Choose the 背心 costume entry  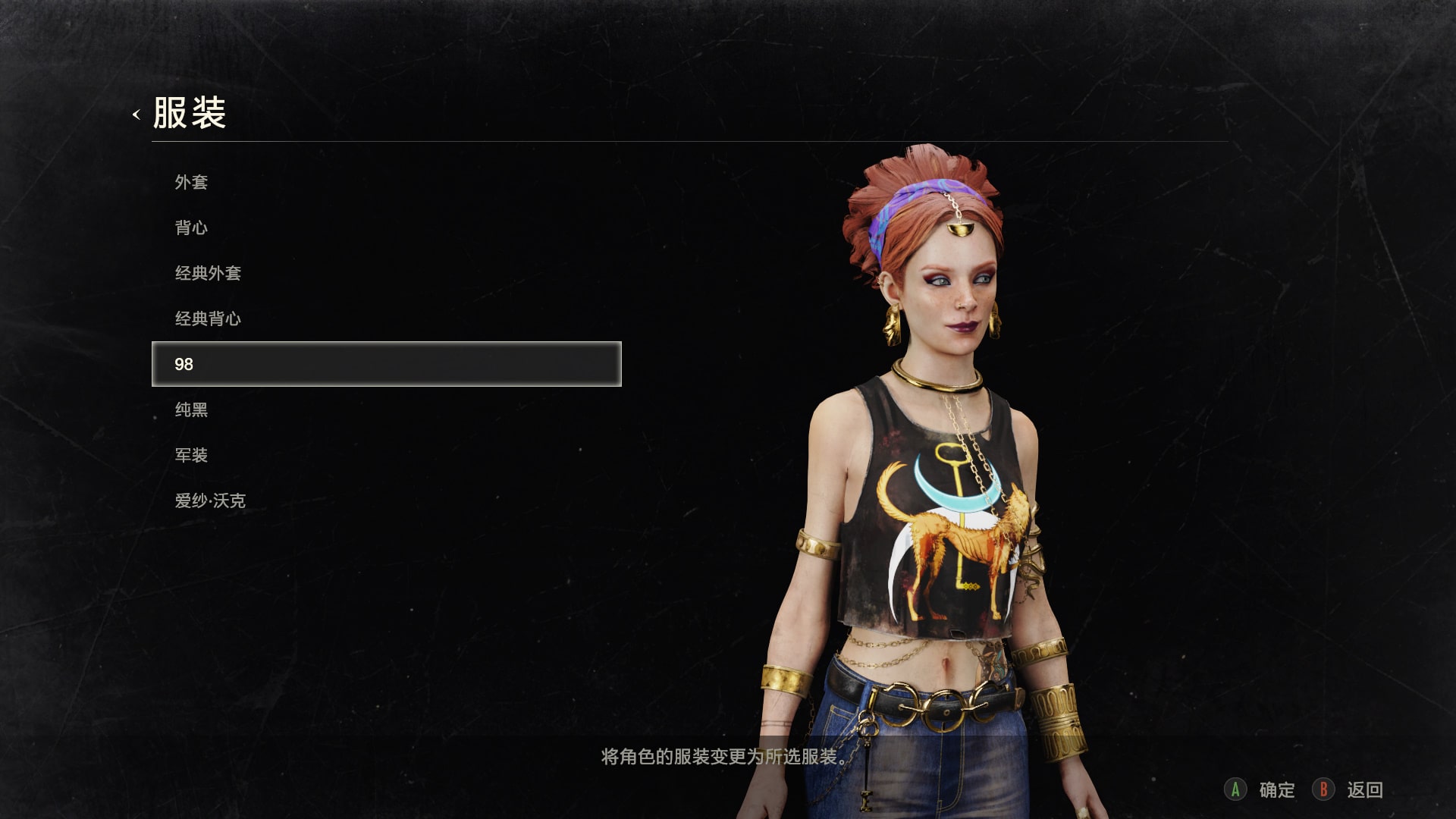pyautogui.click(x=191, y=227)
